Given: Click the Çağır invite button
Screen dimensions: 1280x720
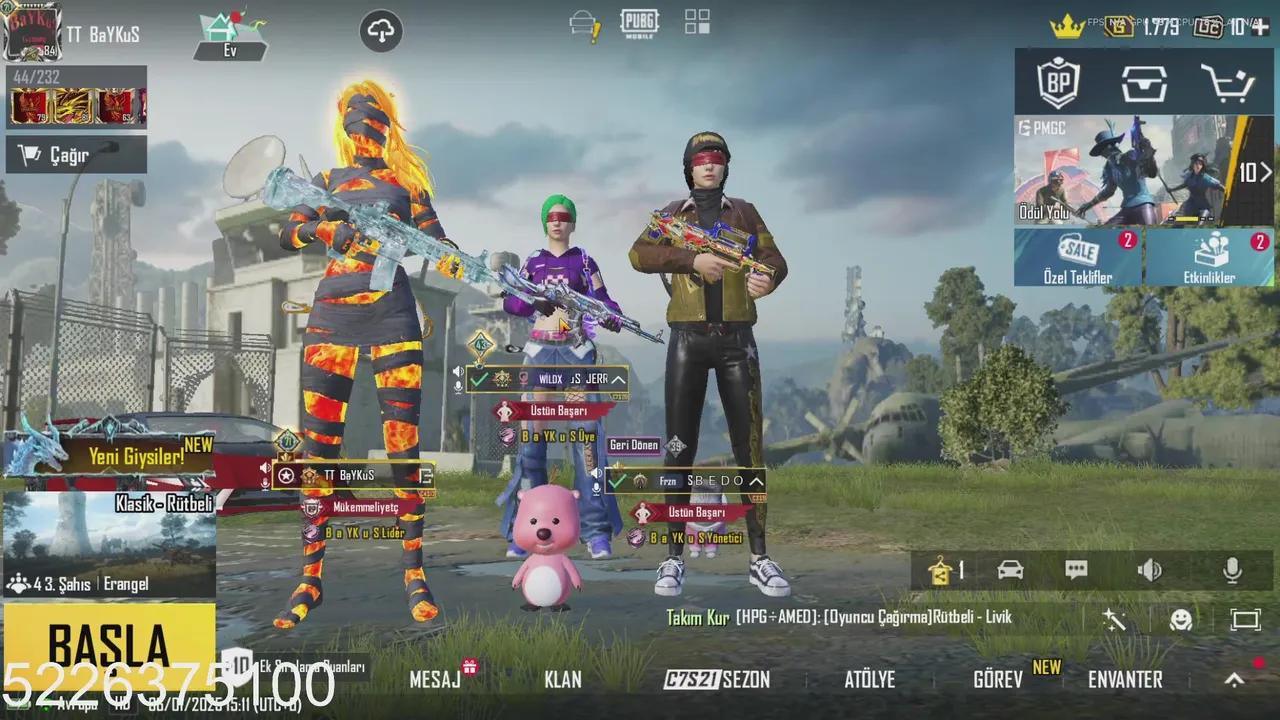Looking at the screenshot, I should (x=70, y=153).
